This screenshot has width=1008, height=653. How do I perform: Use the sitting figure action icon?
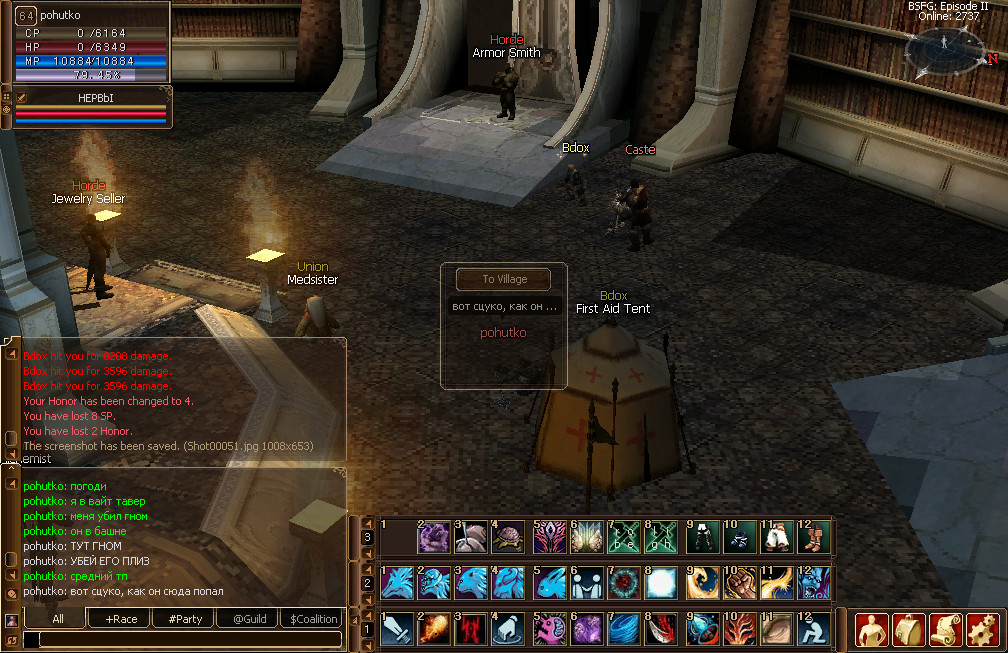814,628
